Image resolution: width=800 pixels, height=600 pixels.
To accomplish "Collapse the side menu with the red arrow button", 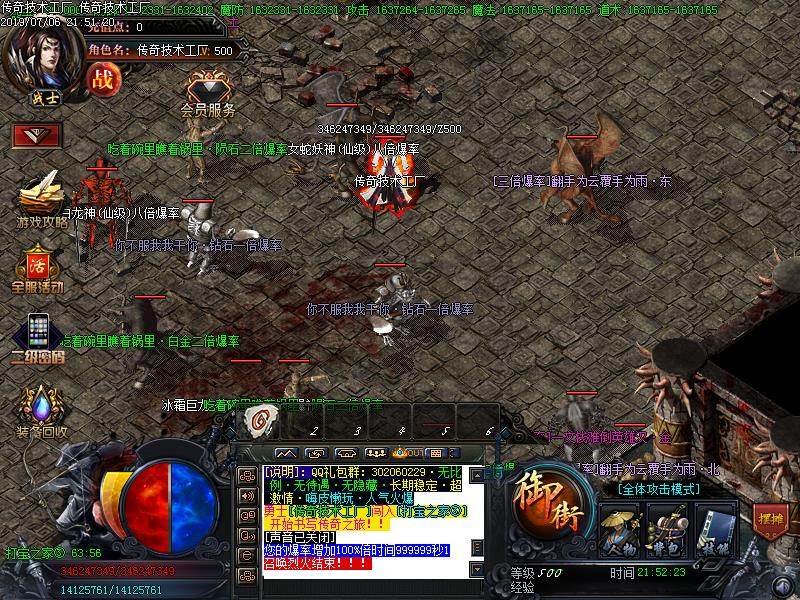I will pos(37,135).
